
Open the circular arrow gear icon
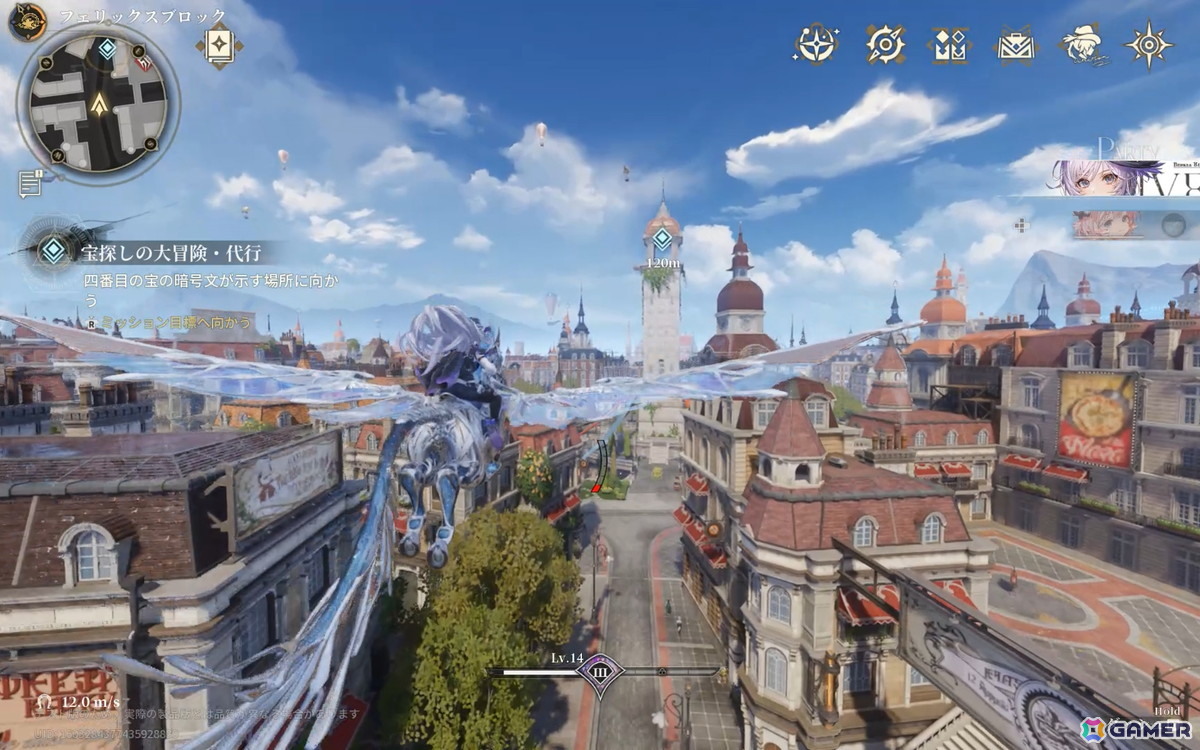(884, 44)
